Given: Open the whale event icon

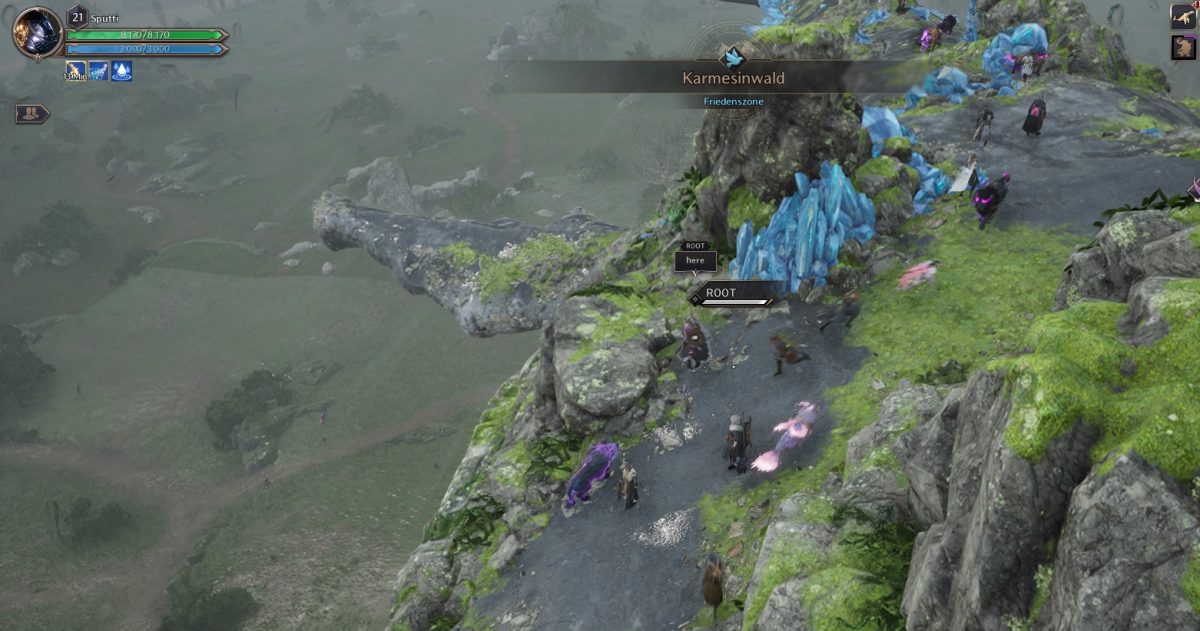Looking at the screenshot, I should [1184, 15].
